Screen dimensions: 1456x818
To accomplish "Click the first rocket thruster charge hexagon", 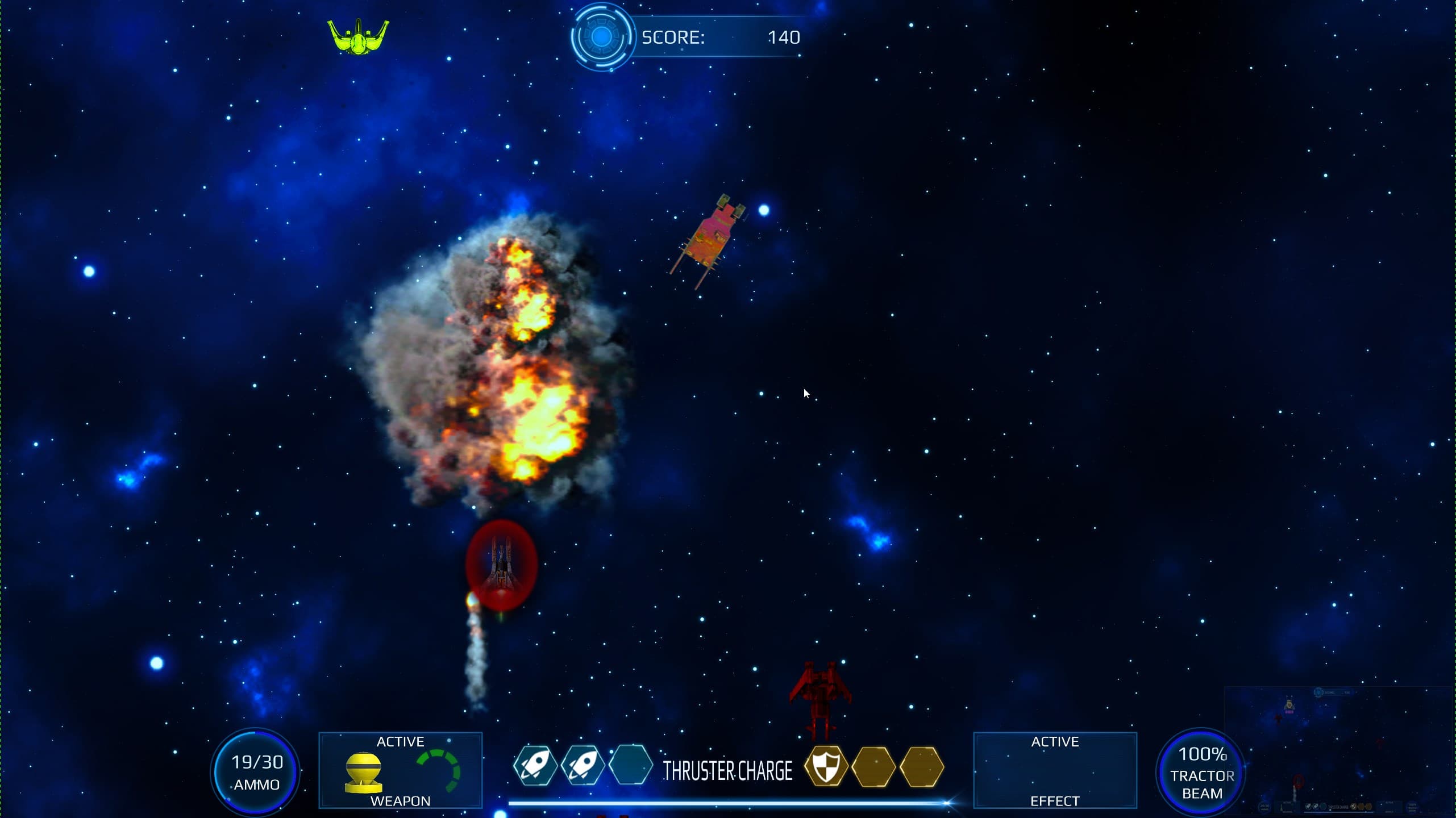I will tap(536, 765).
